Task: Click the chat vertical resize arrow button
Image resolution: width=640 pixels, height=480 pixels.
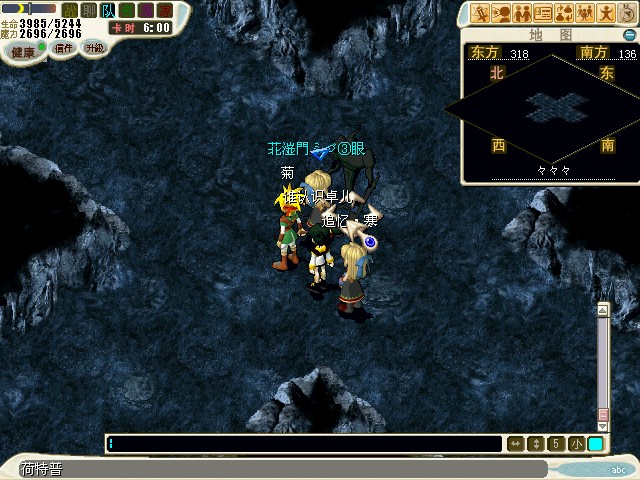Action: pos(535,444)
